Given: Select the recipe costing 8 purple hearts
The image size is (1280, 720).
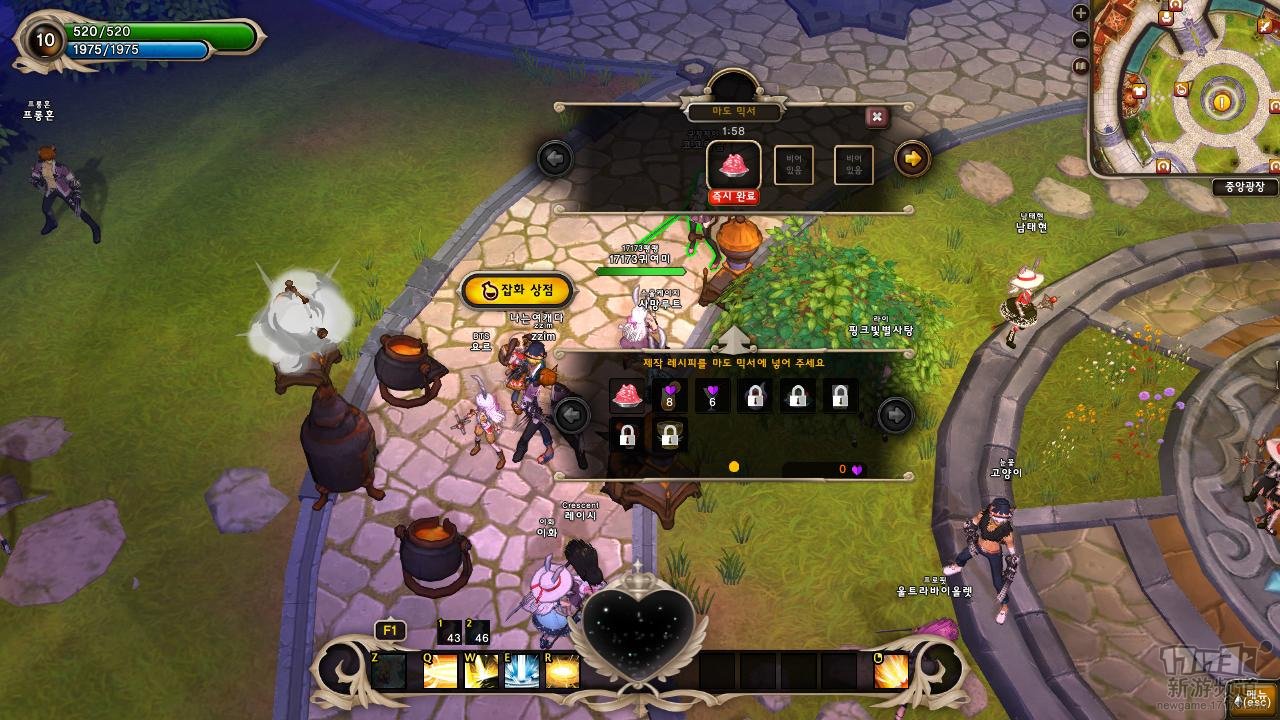Looking at the screenshot, I should [x=670, y=396].
